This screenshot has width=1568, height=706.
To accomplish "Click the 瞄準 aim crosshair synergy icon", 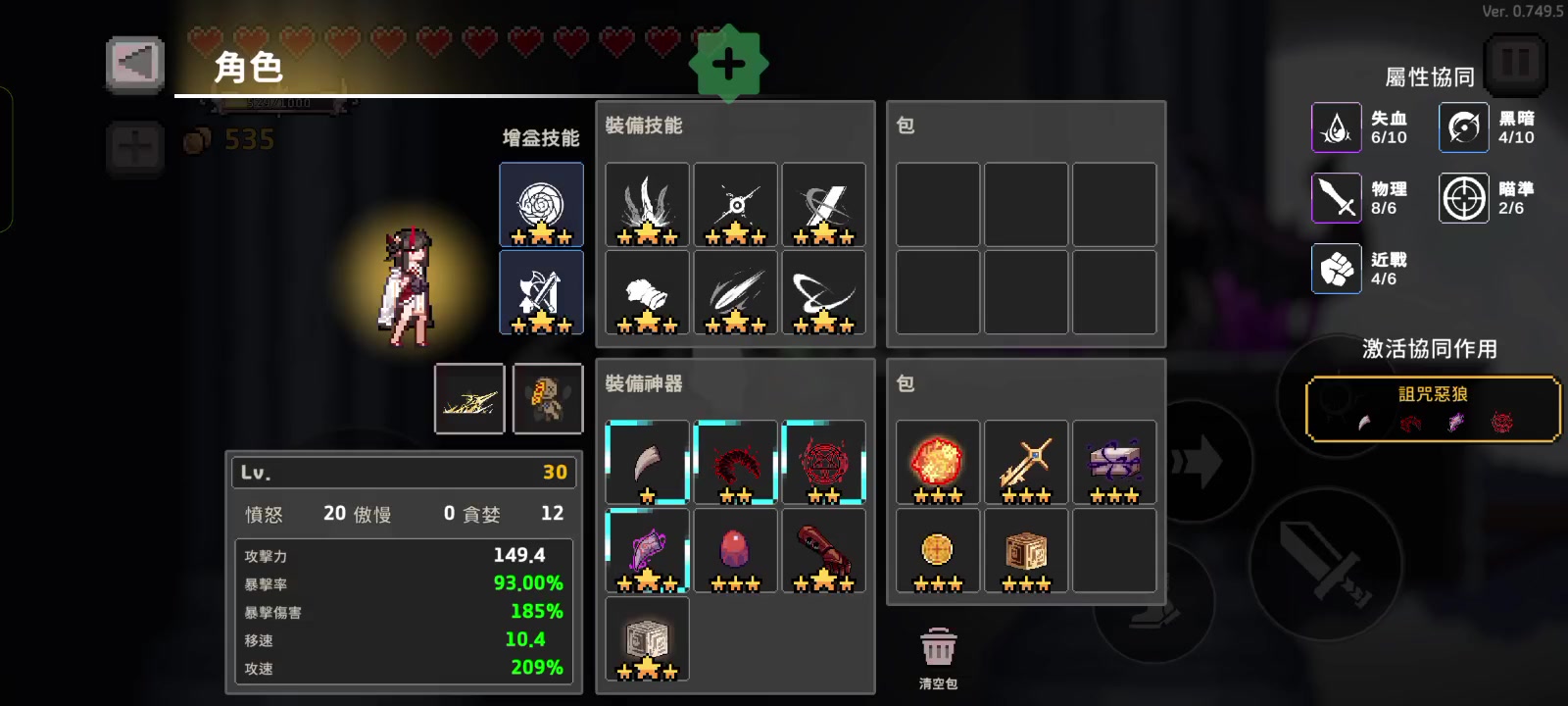I will coord(1462,197).
